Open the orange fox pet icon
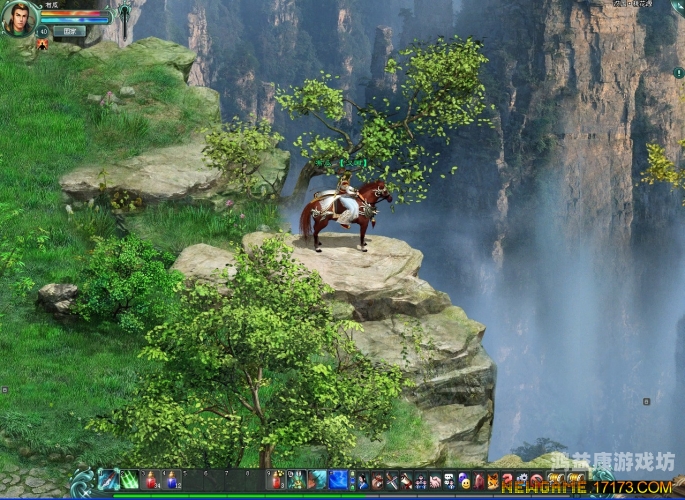685x500 pixels. tap(493, 481)
